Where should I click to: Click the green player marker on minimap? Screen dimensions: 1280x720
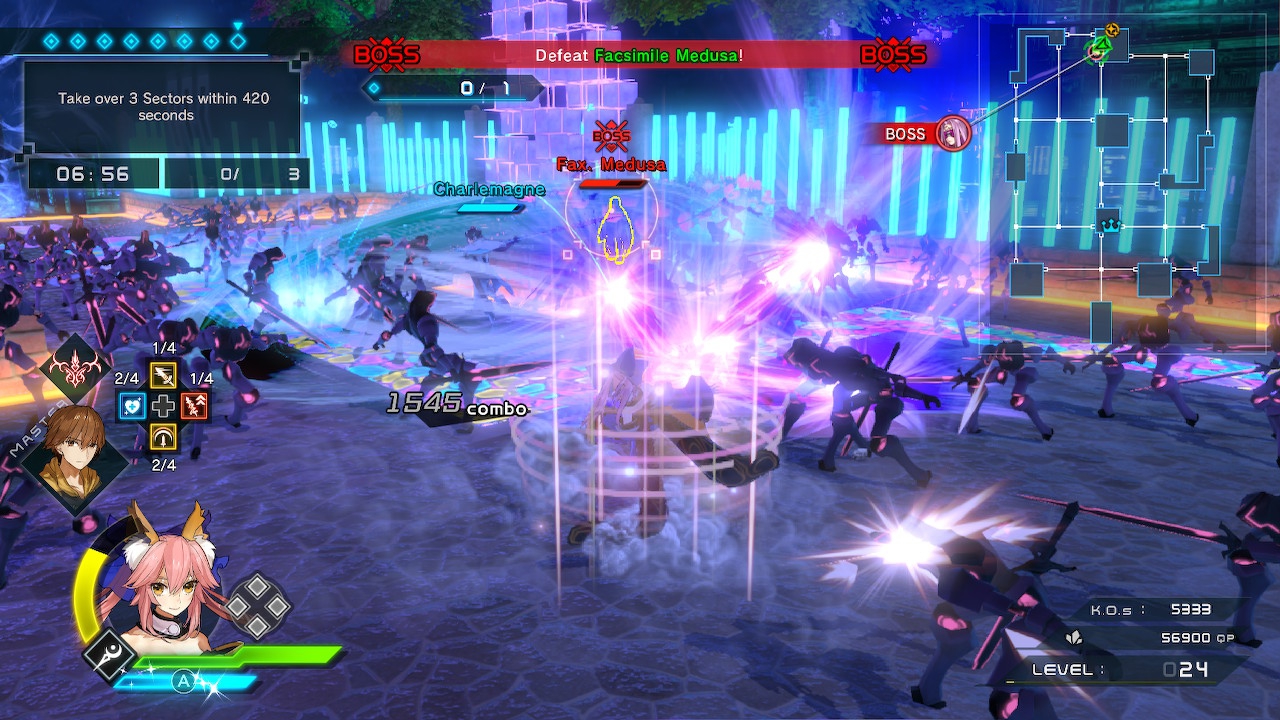[1100, 47]
